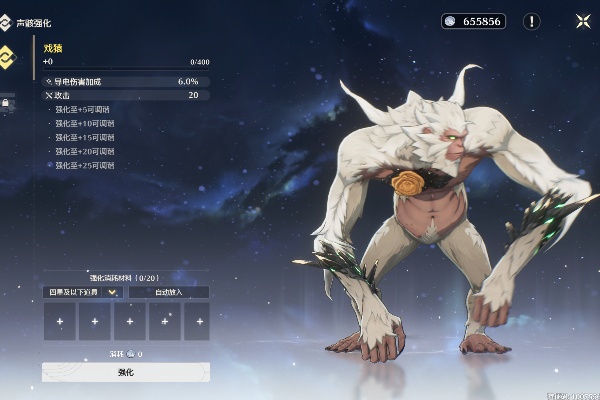Close the echo enhancement screen

pos(583,21)
